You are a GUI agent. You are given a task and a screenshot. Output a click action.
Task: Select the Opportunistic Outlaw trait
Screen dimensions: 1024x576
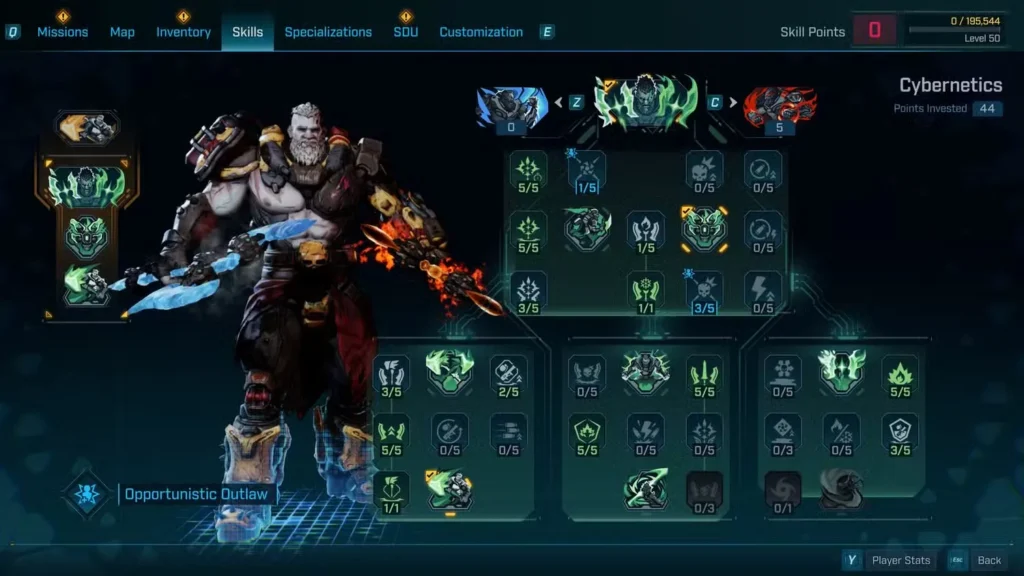[199, 494]
